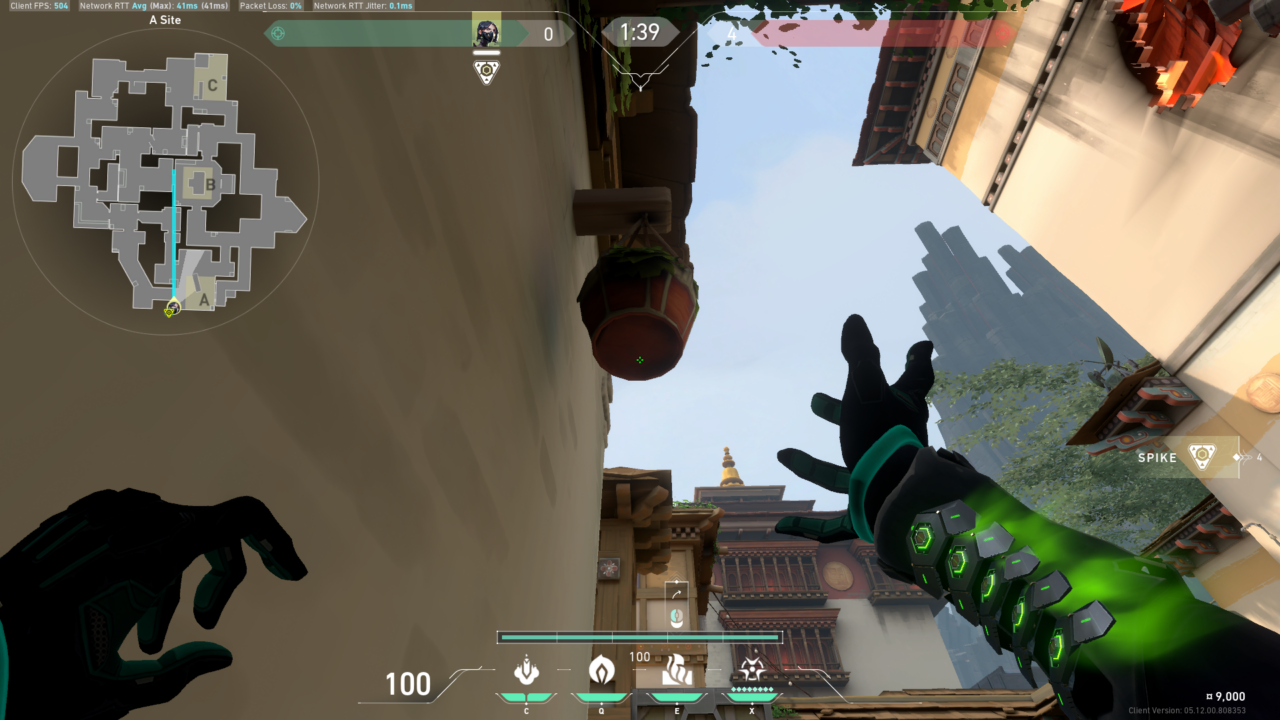Click the spike carrier icon below the portrait
This screenshot has height=720, width=1280.
(x=486, y=72)
